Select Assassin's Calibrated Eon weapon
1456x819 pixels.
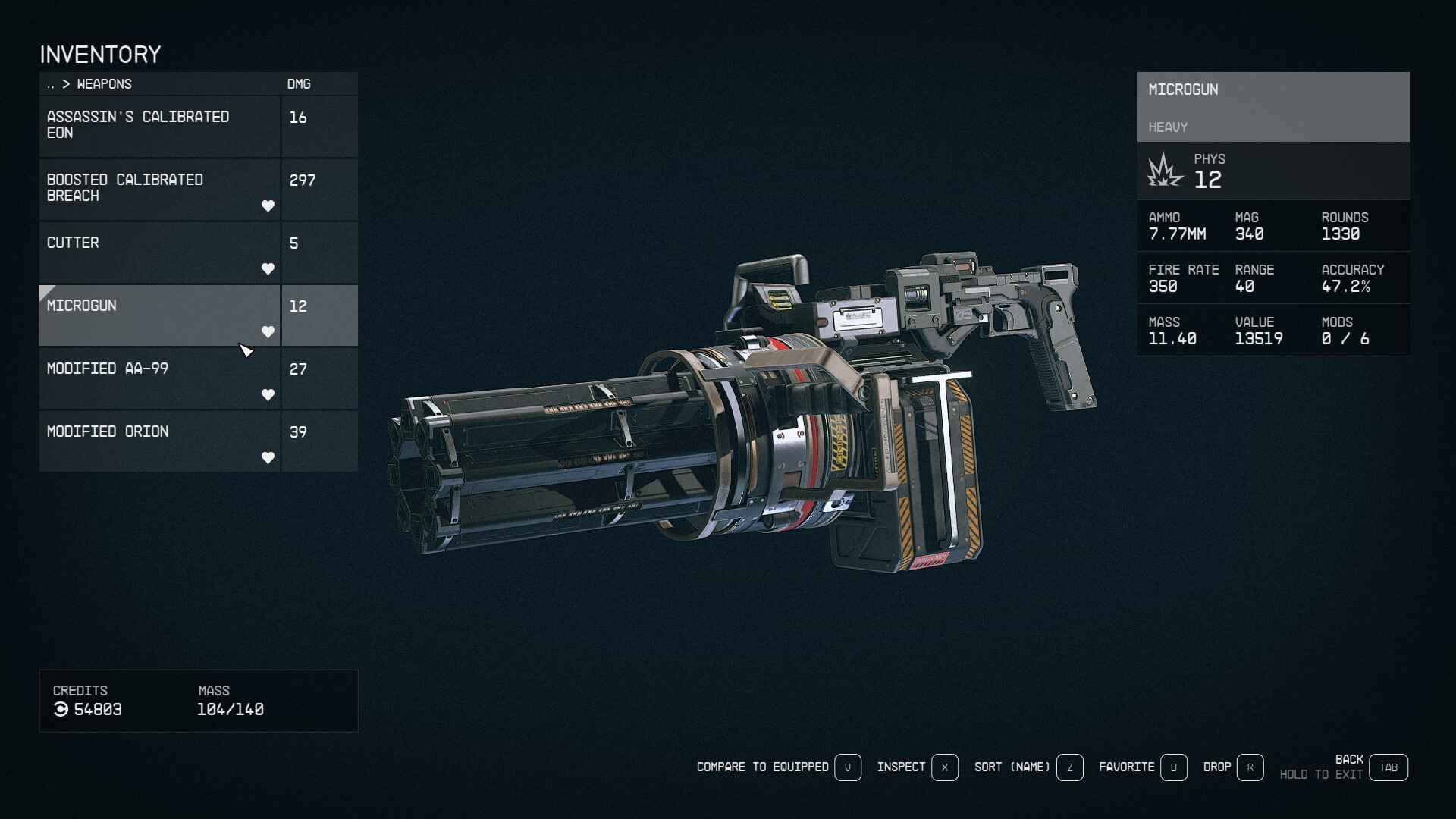click(x=159, y=126)
